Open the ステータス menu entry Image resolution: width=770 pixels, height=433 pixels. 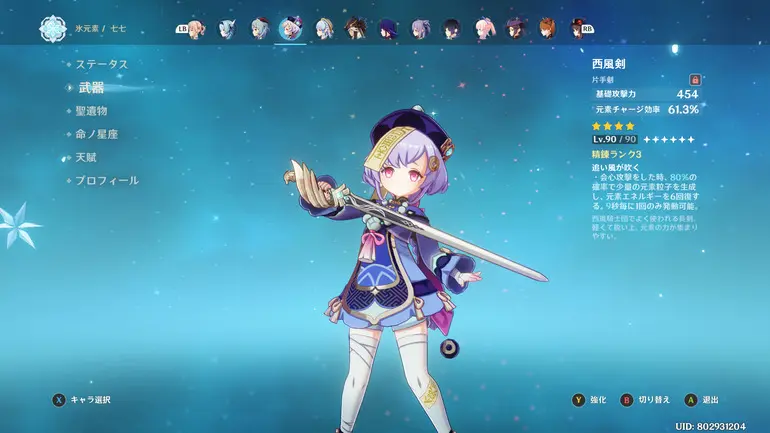point(103,64)
